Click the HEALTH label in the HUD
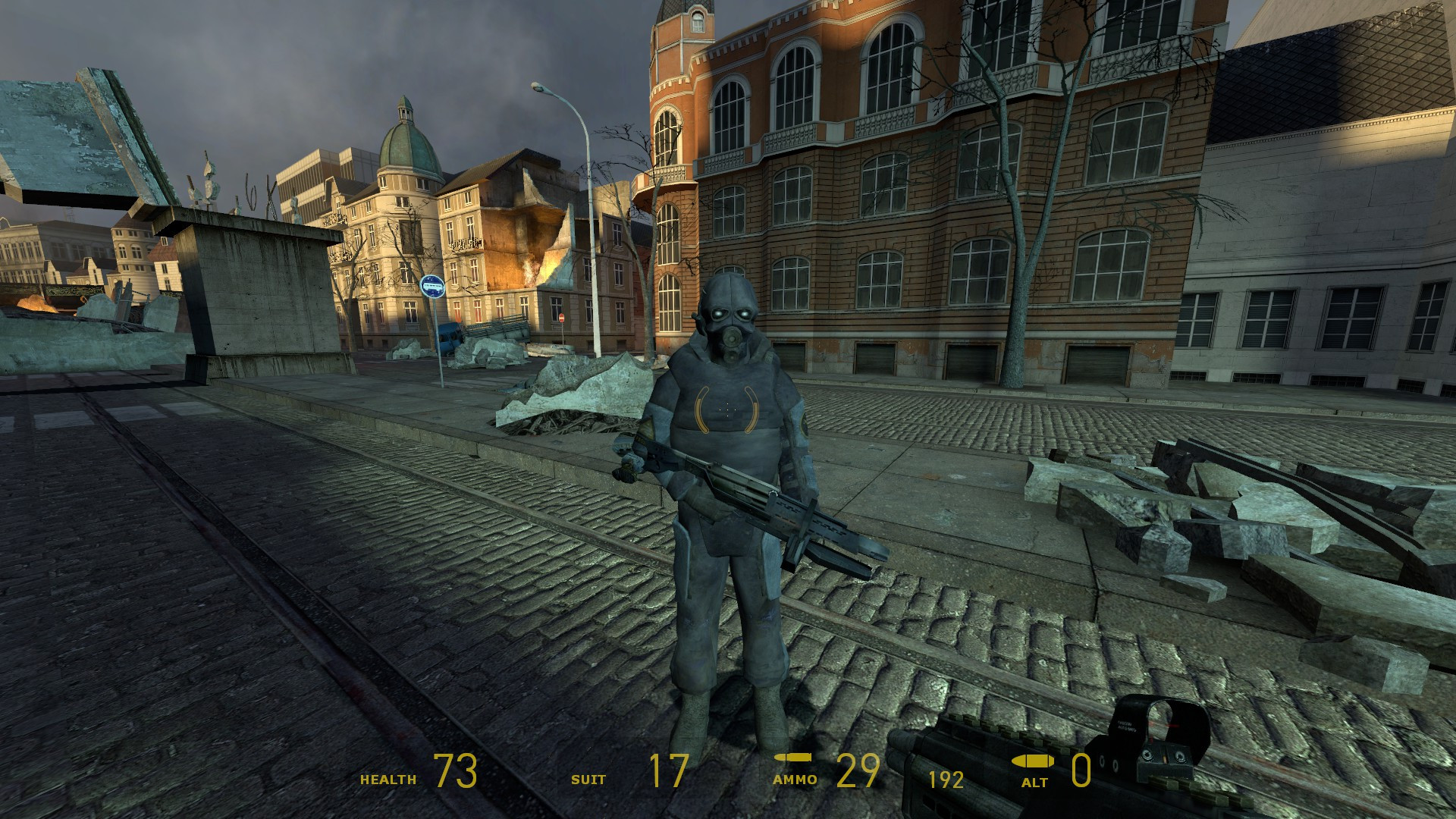The height and width of the screenshot is (819, 1456). (x=387, y=778)
